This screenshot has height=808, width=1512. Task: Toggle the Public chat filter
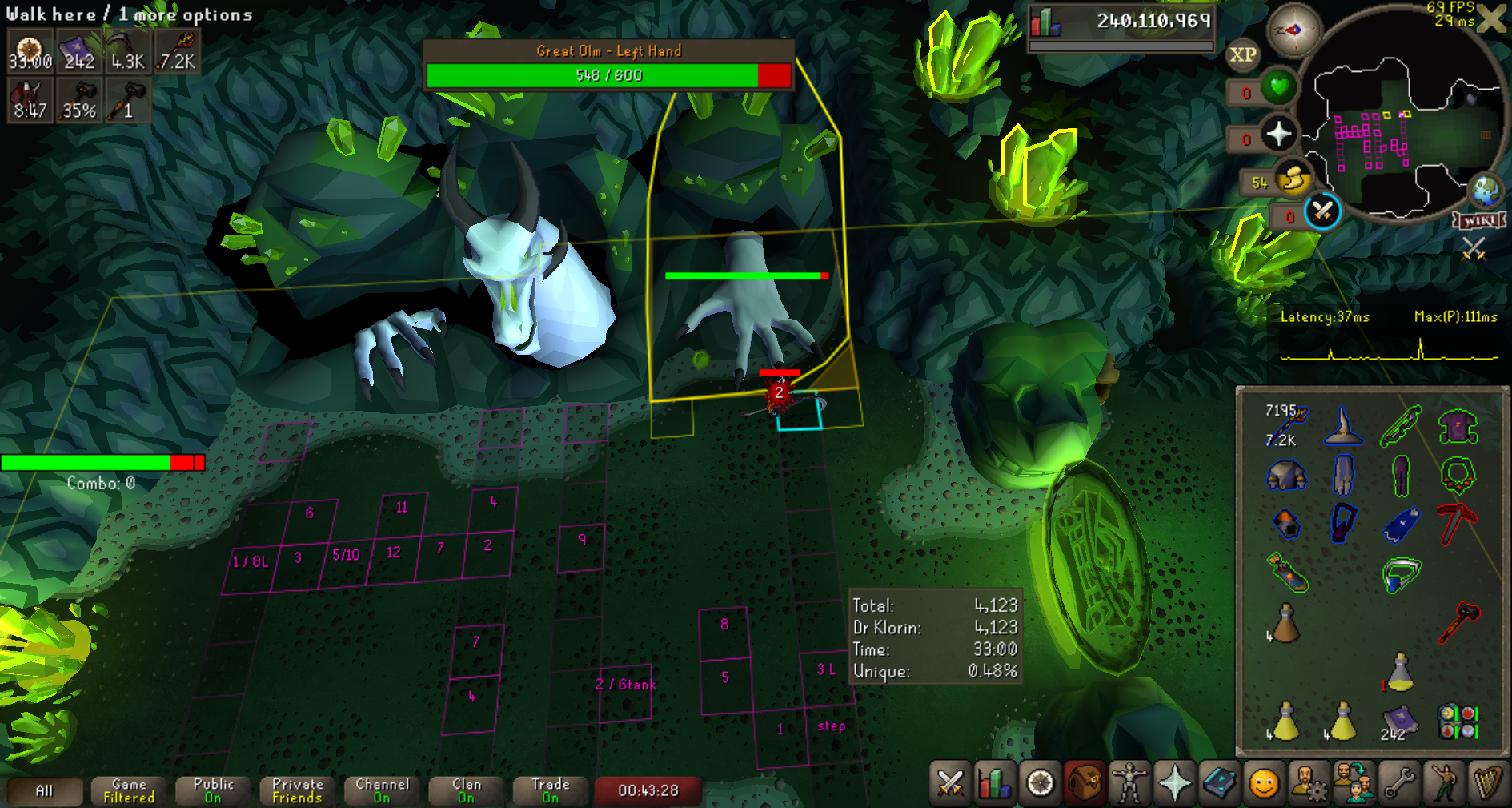tap(213, 790)
